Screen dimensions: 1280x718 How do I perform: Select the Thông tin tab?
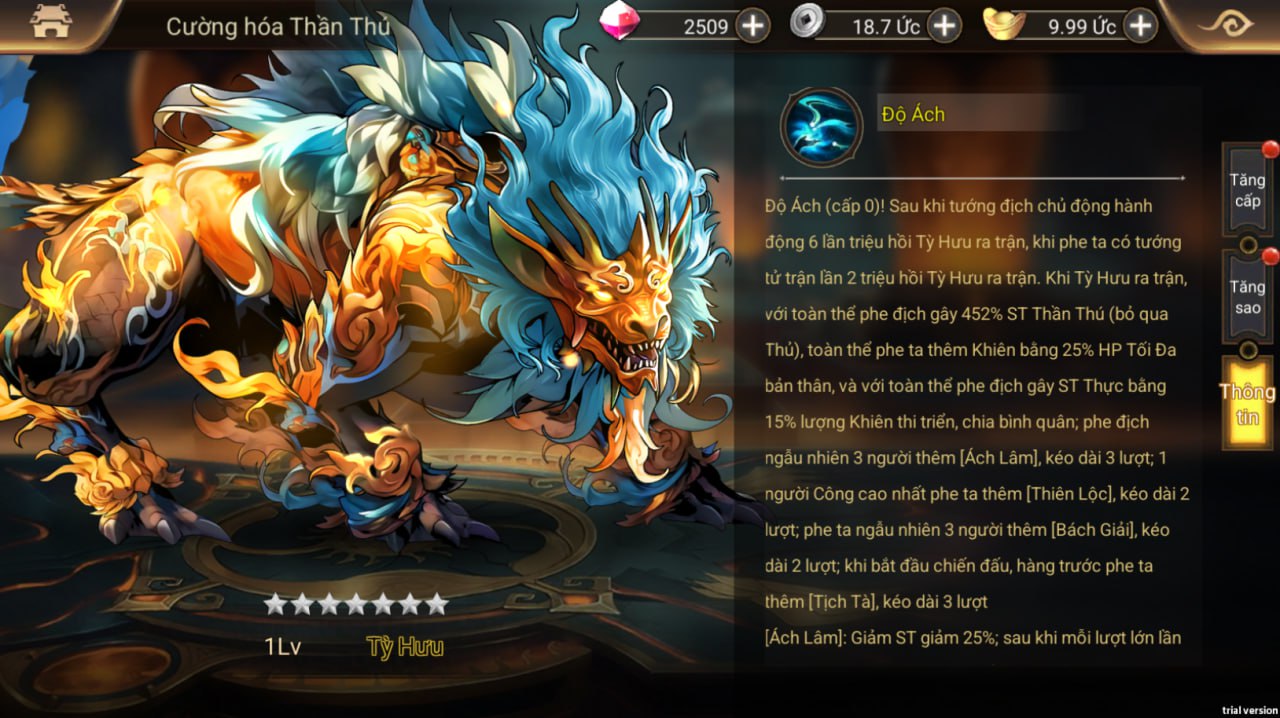coord(1247,404)
